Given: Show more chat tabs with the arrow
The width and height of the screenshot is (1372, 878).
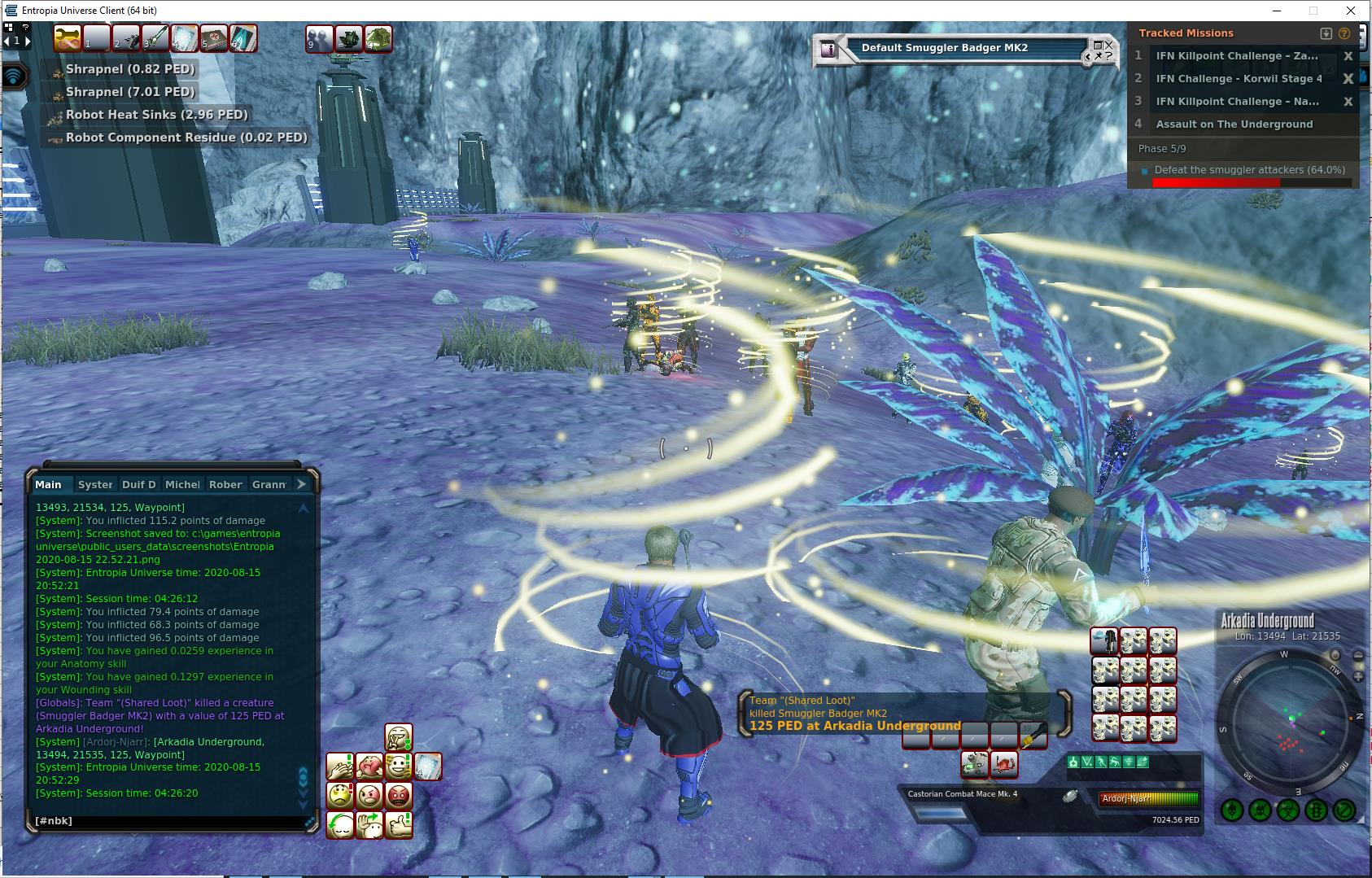Looking at the screenshot, I should [x=301, y=484].
